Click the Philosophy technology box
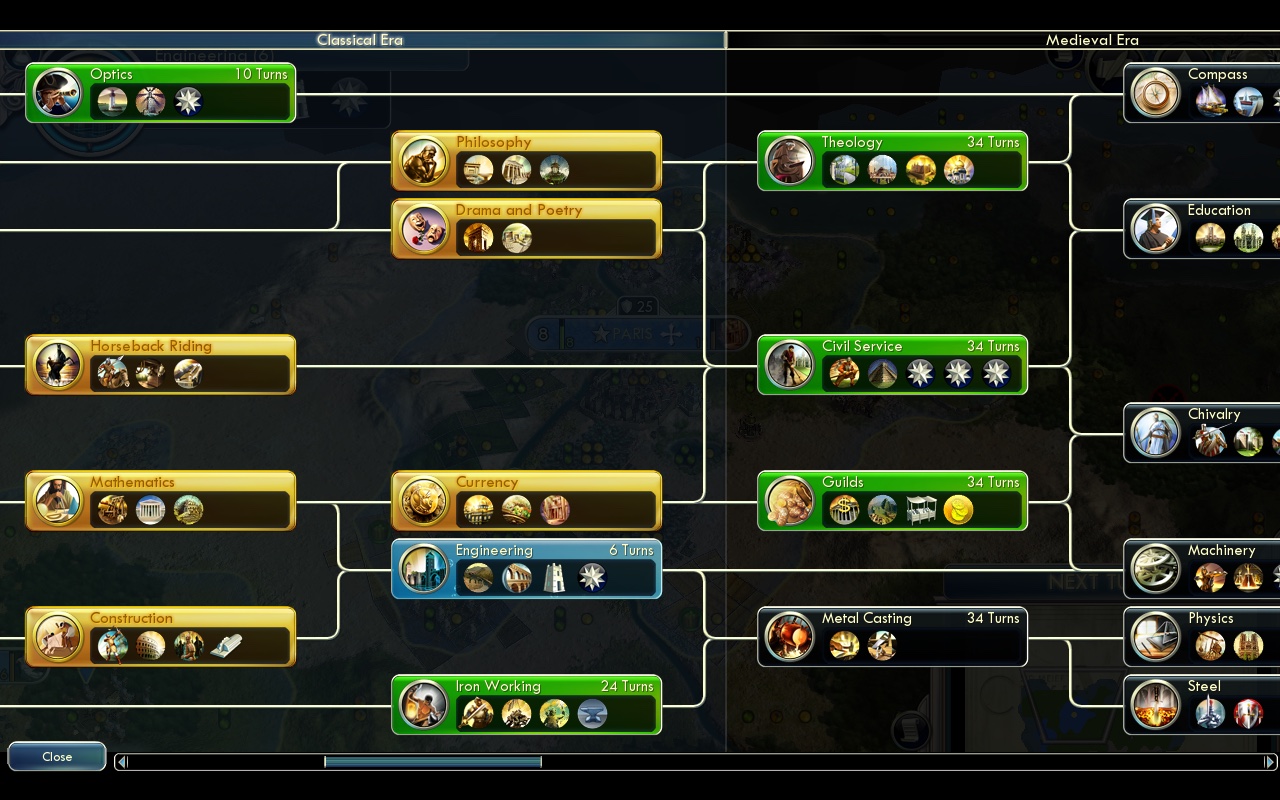The image size is (1280, 800). pyautogui.click(x=526, y=161)
